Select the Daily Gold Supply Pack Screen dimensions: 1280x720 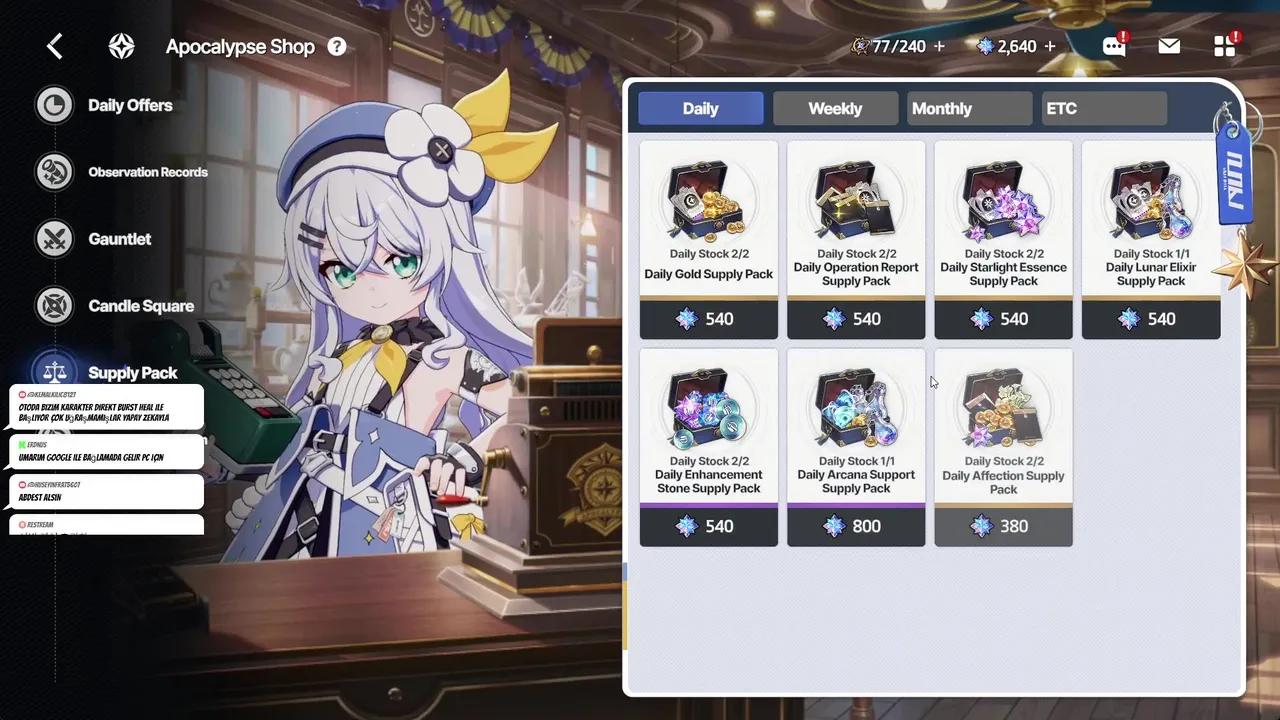click(709, 240)
